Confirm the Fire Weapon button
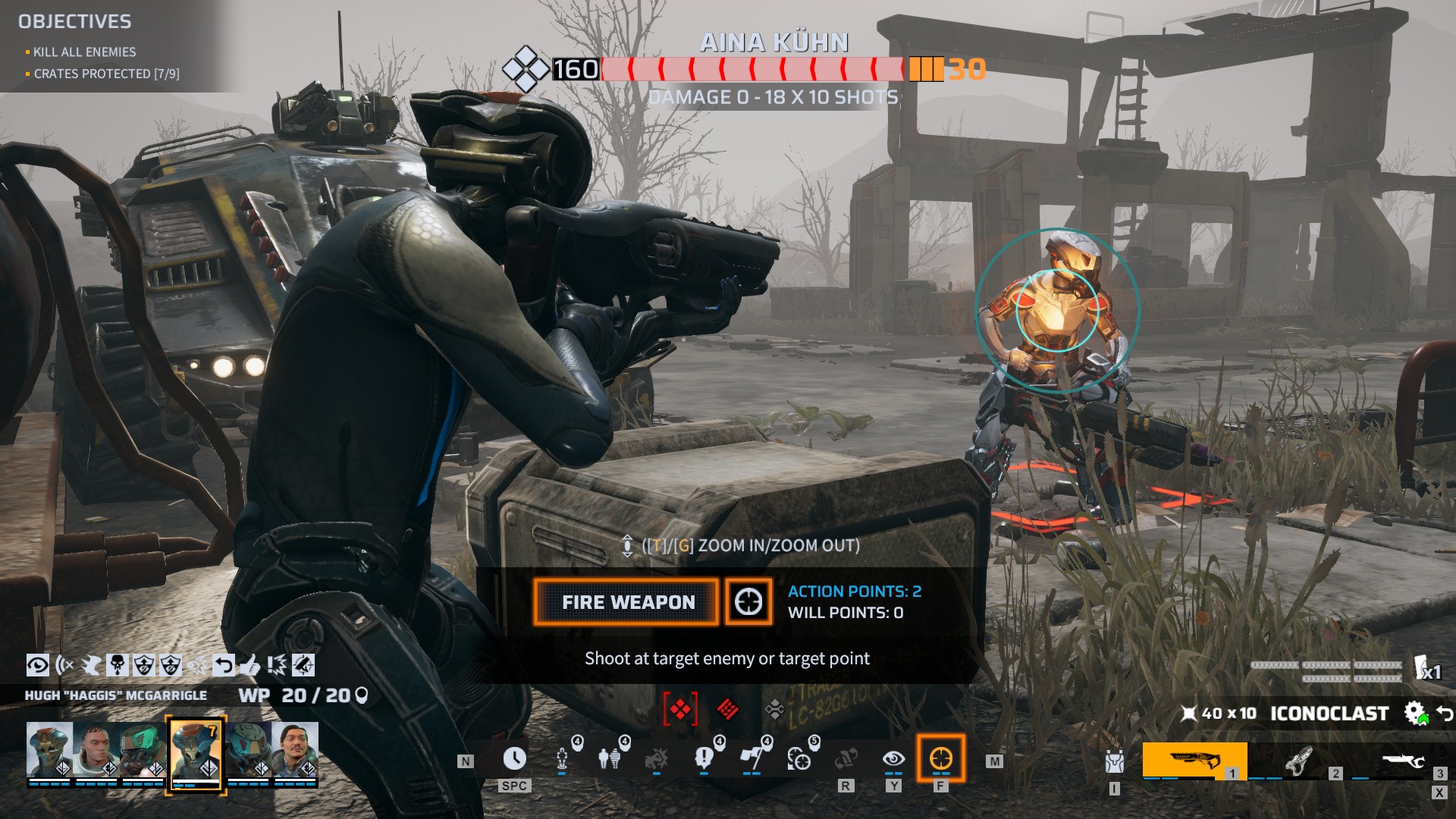1456x819 pixels. click(626, 602)
